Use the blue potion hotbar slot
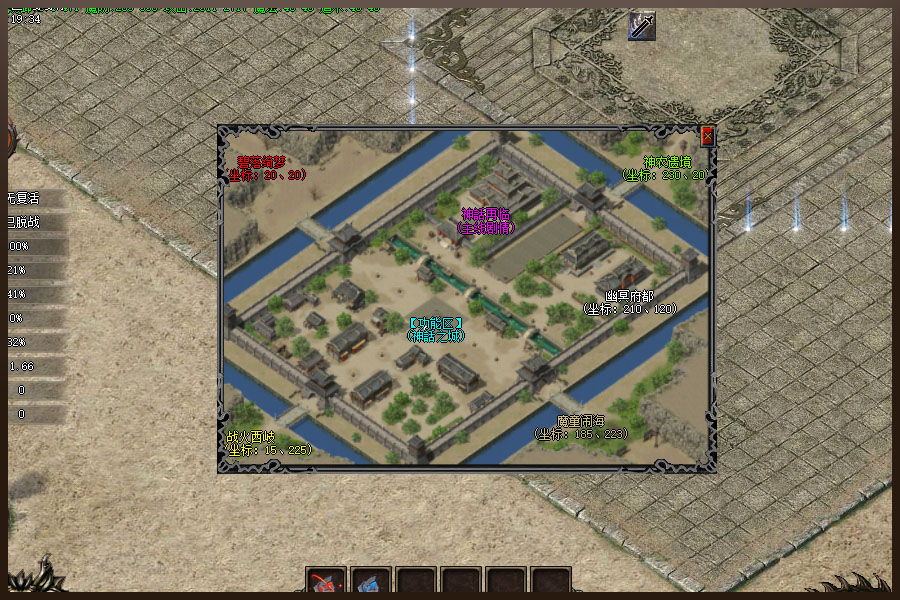900x600 pixels. pos(371,583)
